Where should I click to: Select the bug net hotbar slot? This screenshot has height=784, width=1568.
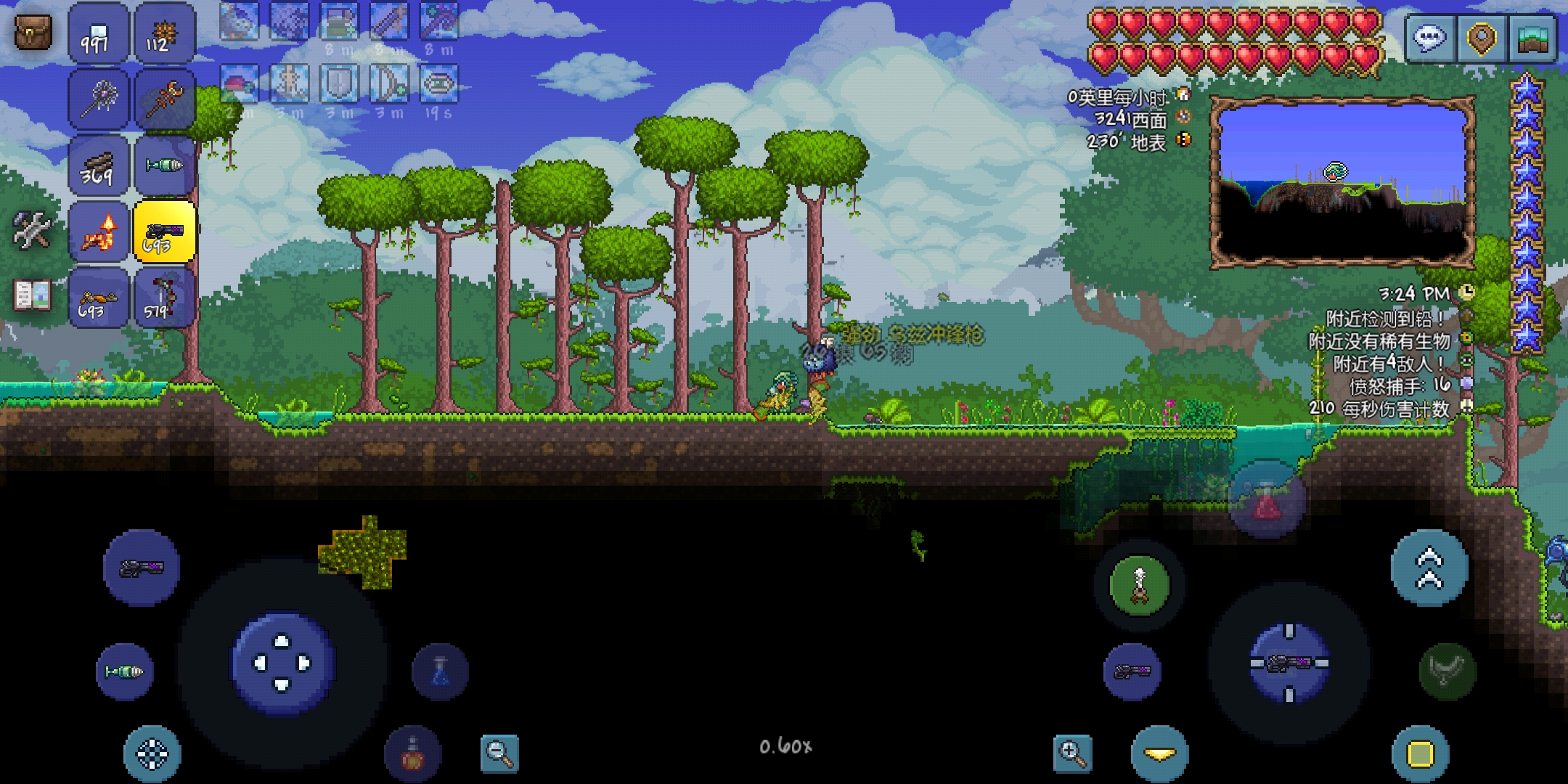pyautogui.click(x=99, y=100)
